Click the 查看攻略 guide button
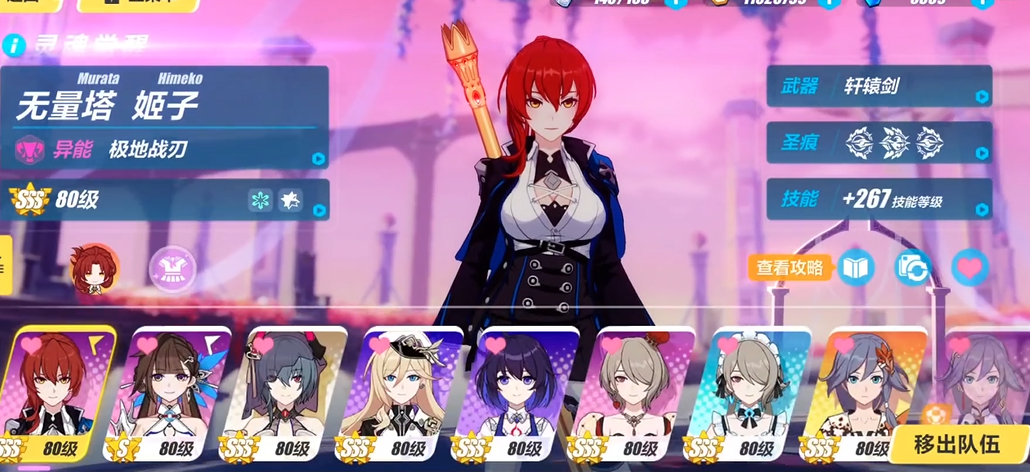Image resolution: width=1030 pixels, height=472 pixels. pos(790,267)
